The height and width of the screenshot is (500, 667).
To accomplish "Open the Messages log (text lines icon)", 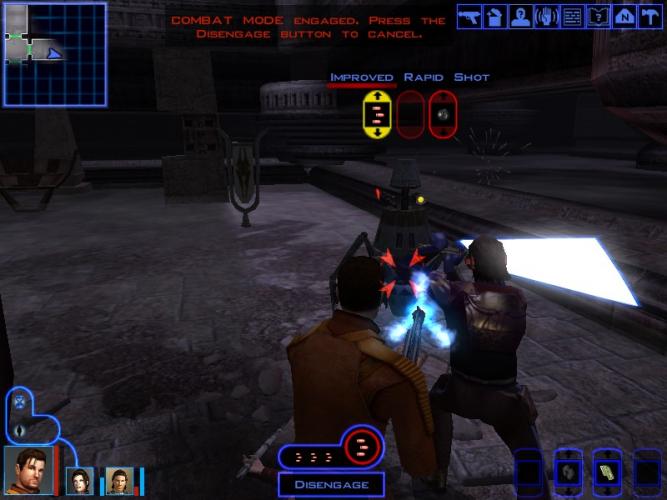I will click(x=572, y=15).
